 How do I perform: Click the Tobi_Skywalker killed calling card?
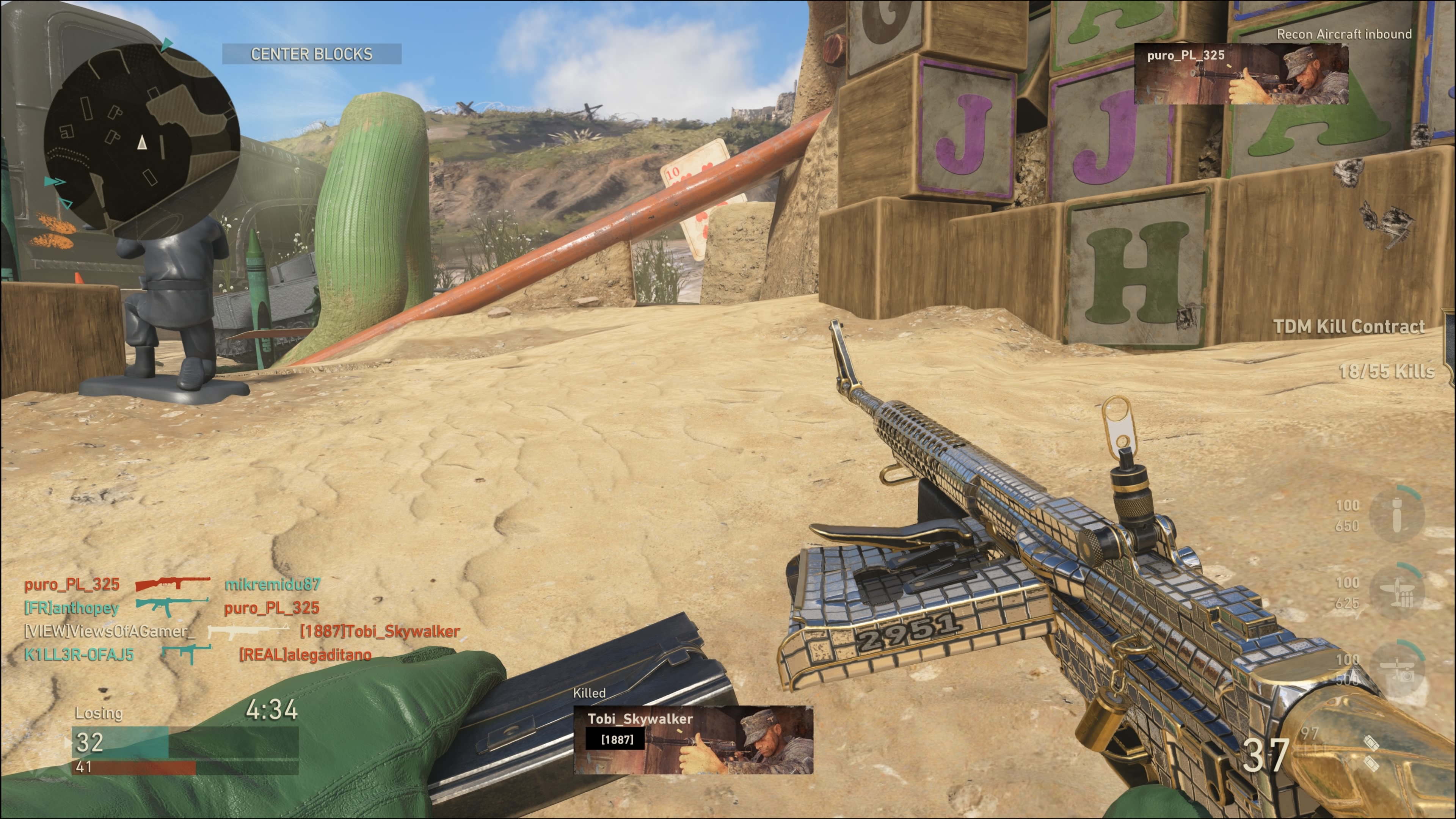(x=693, y=739)
